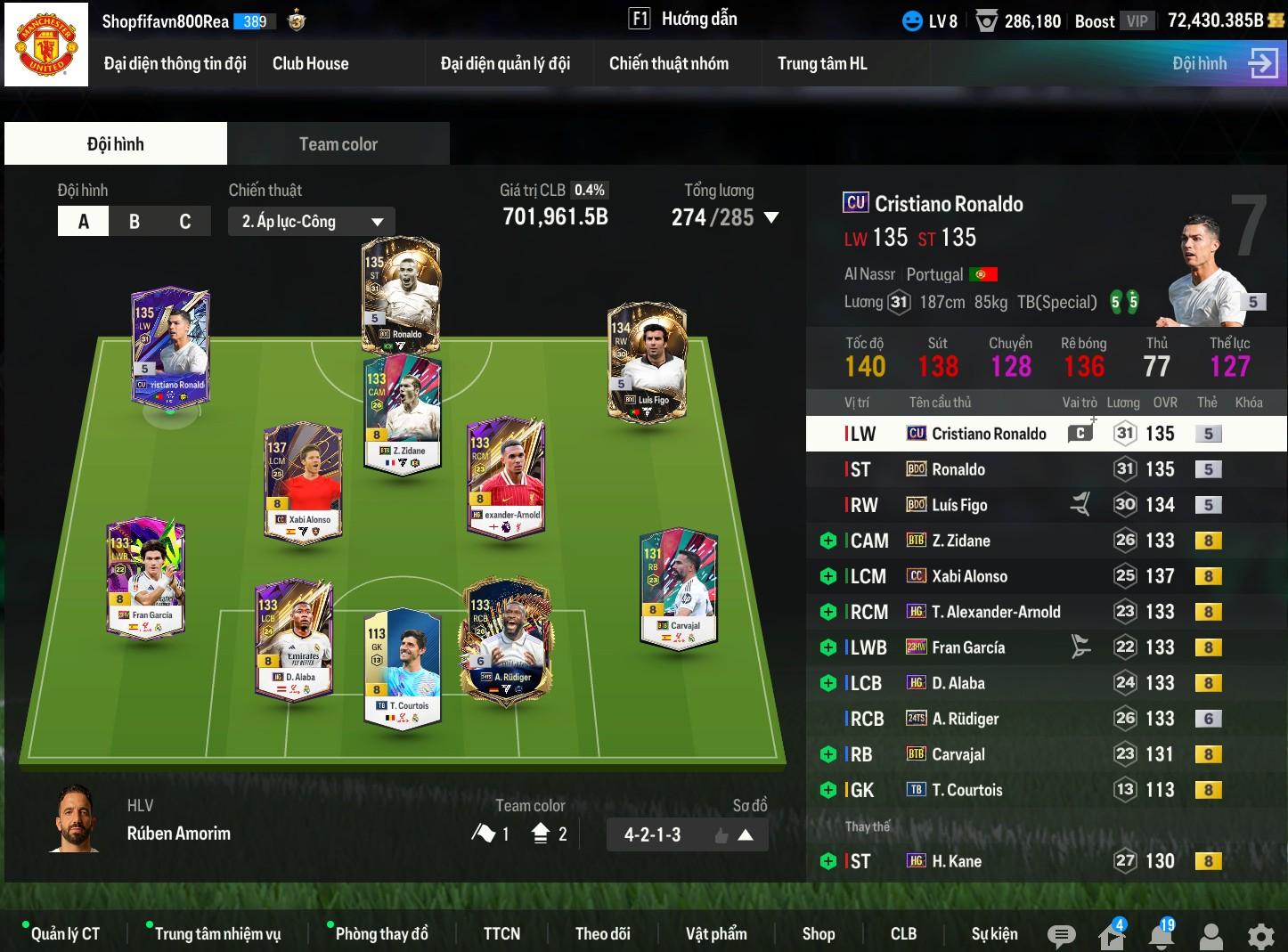Screen dimensions: 1288x952
Task: Open the settings gear icon
Action: 1260,935
